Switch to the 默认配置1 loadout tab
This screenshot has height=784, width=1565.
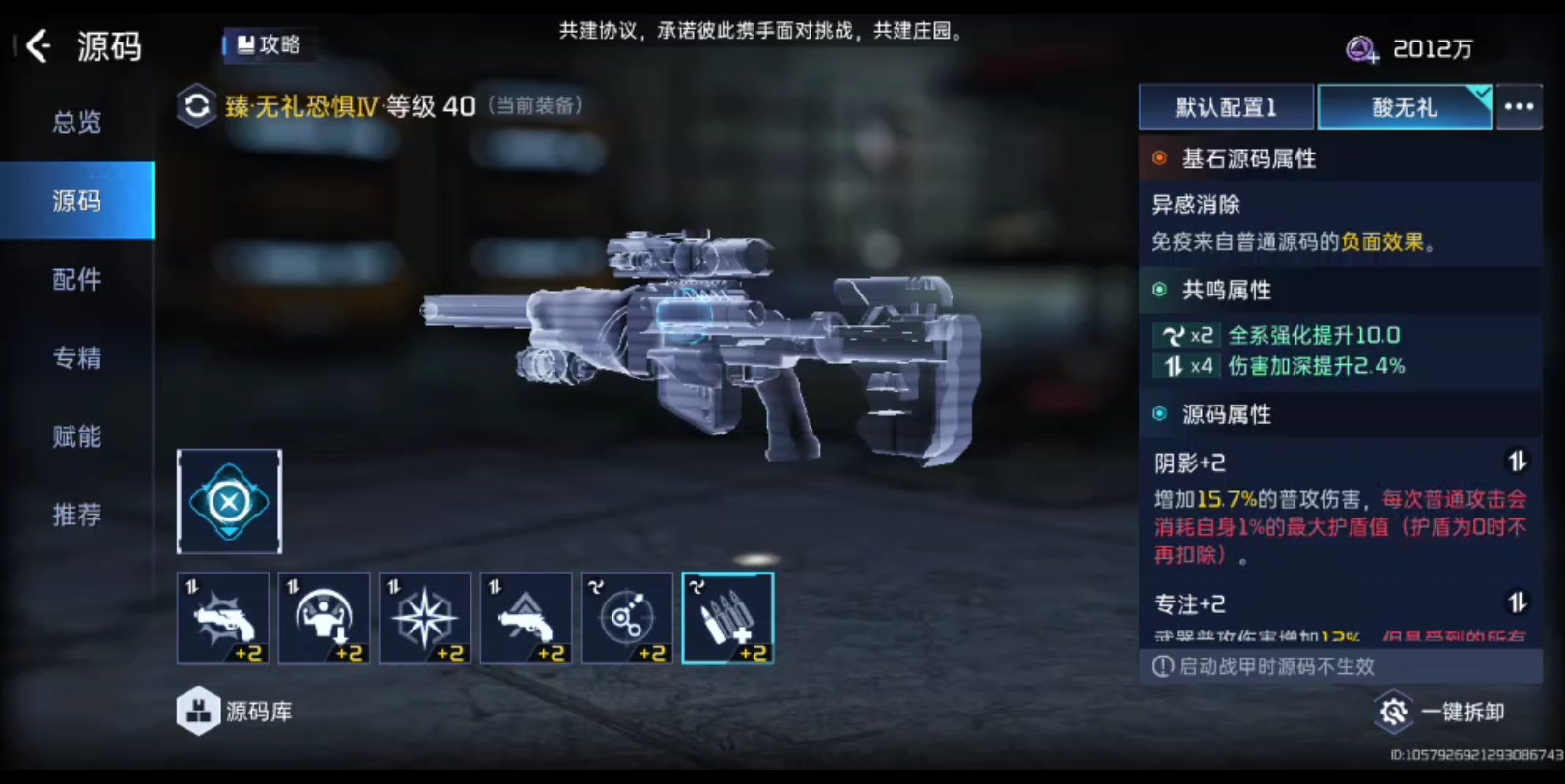(x=1225, y=107)
